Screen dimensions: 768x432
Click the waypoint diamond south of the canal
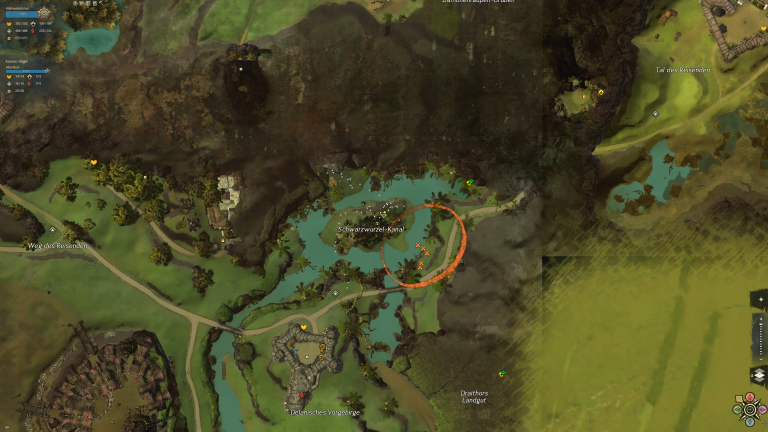335,293
